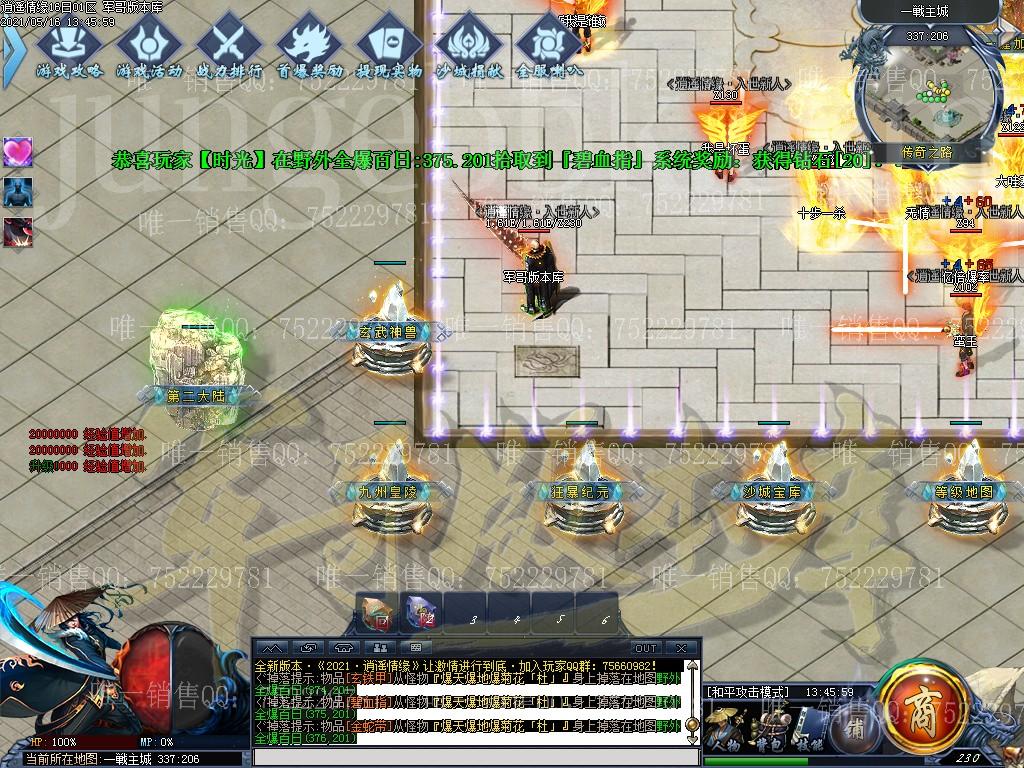Open the 全服喇叭 server announcement menu
Screen dimensions: 1024x768
tap(548, 48)
